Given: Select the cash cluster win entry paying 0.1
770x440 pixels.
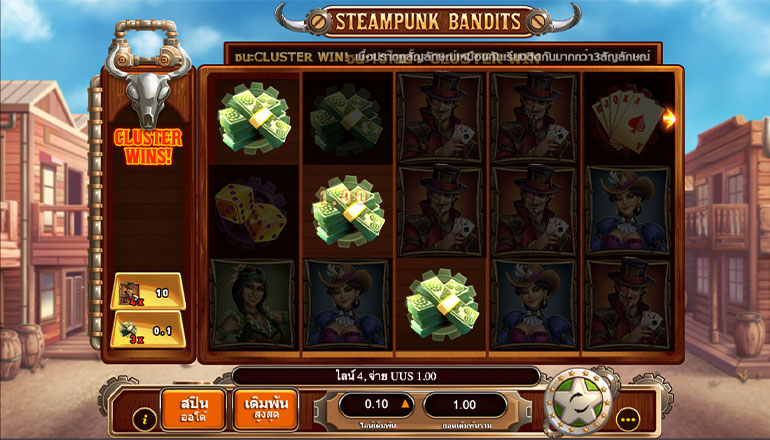Looking at the screenshot, I should (146, 329).
